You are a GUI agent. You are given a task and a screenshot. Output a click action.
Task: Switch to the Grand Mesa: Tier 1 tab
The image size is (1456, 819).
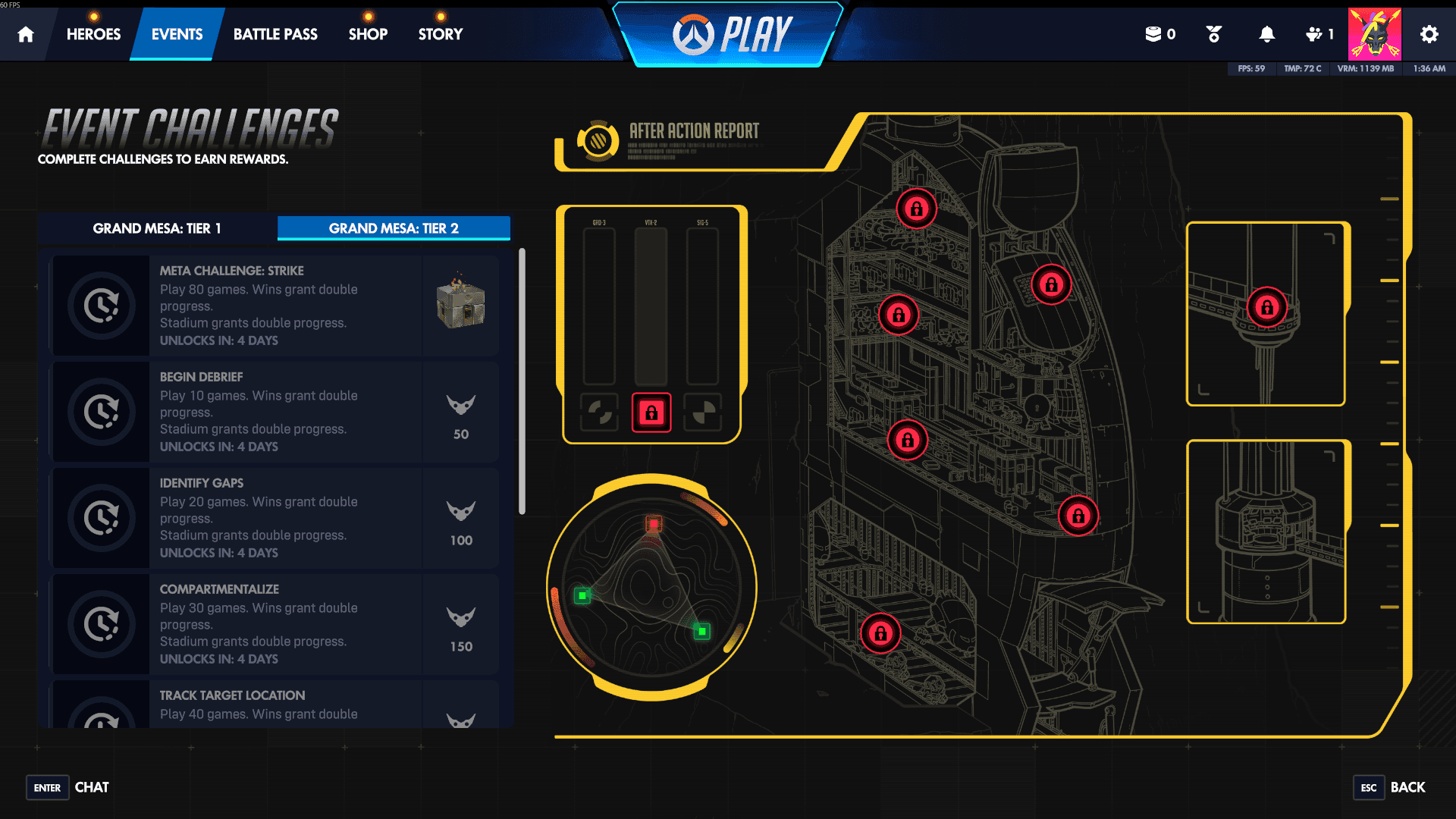155,228
